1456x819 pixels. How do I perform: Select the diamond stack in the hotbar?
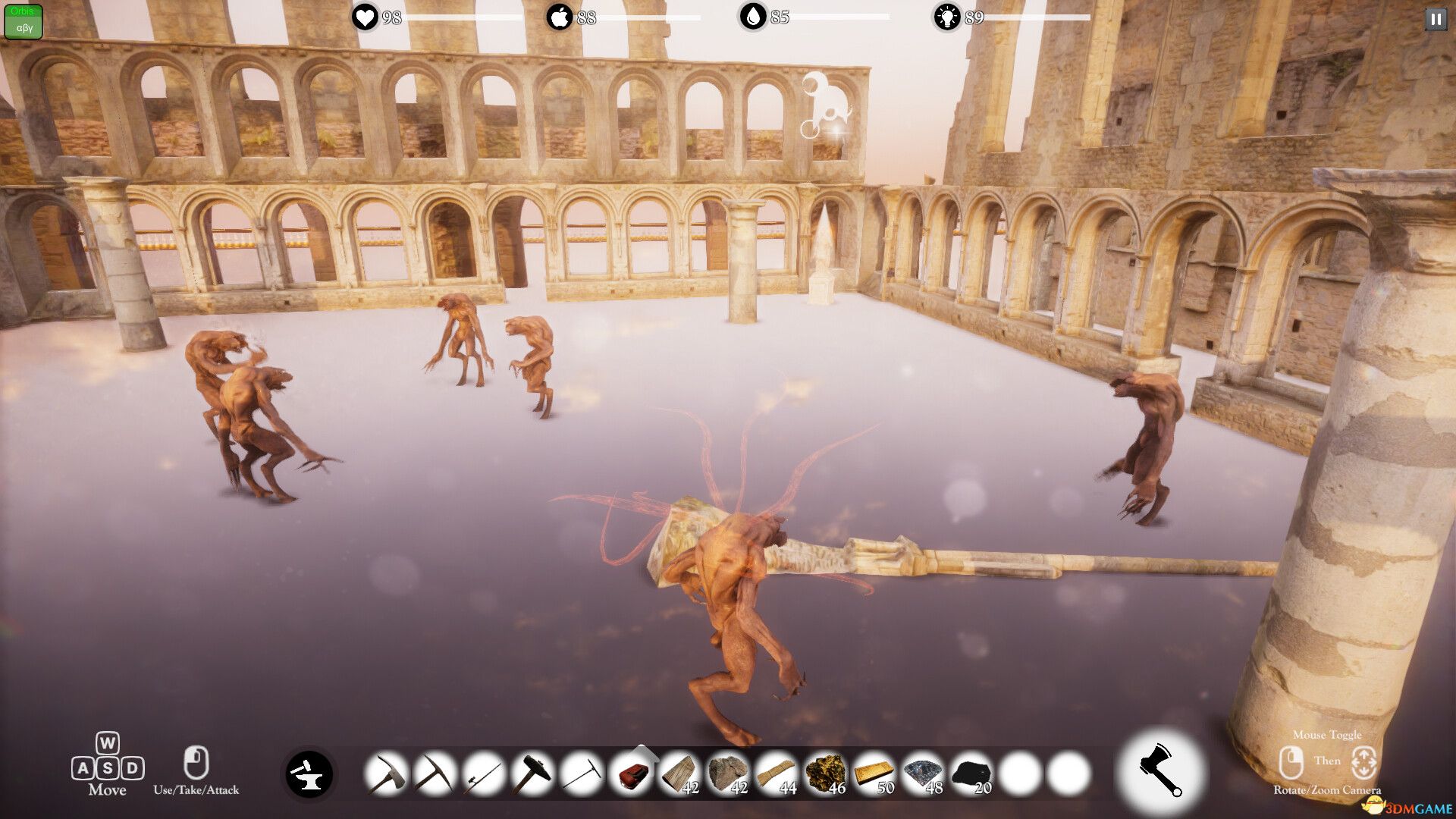[x=922, y=774]
